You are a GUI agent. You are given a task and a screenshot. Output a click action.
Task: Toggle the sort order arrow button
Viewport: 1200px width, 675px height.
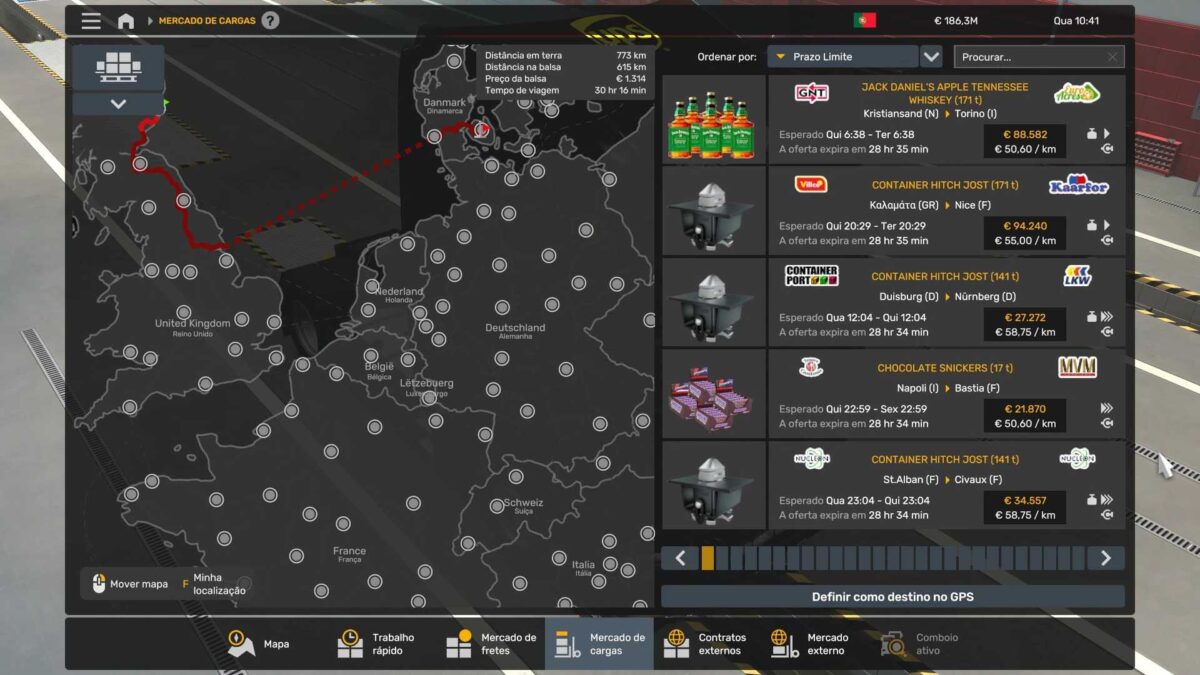931,57
